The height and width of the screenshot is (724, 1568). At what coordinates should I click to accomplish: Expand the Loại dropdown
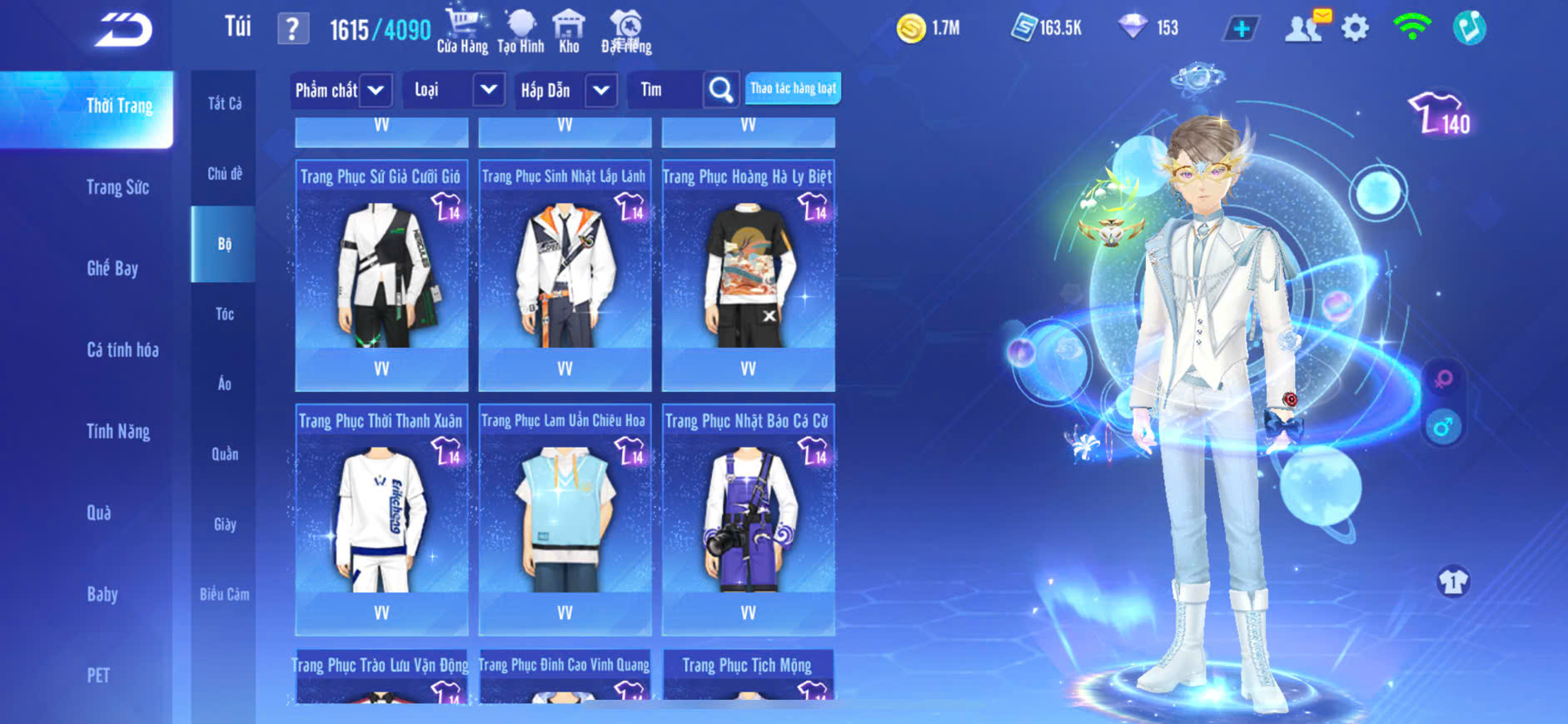click(489, 90)
